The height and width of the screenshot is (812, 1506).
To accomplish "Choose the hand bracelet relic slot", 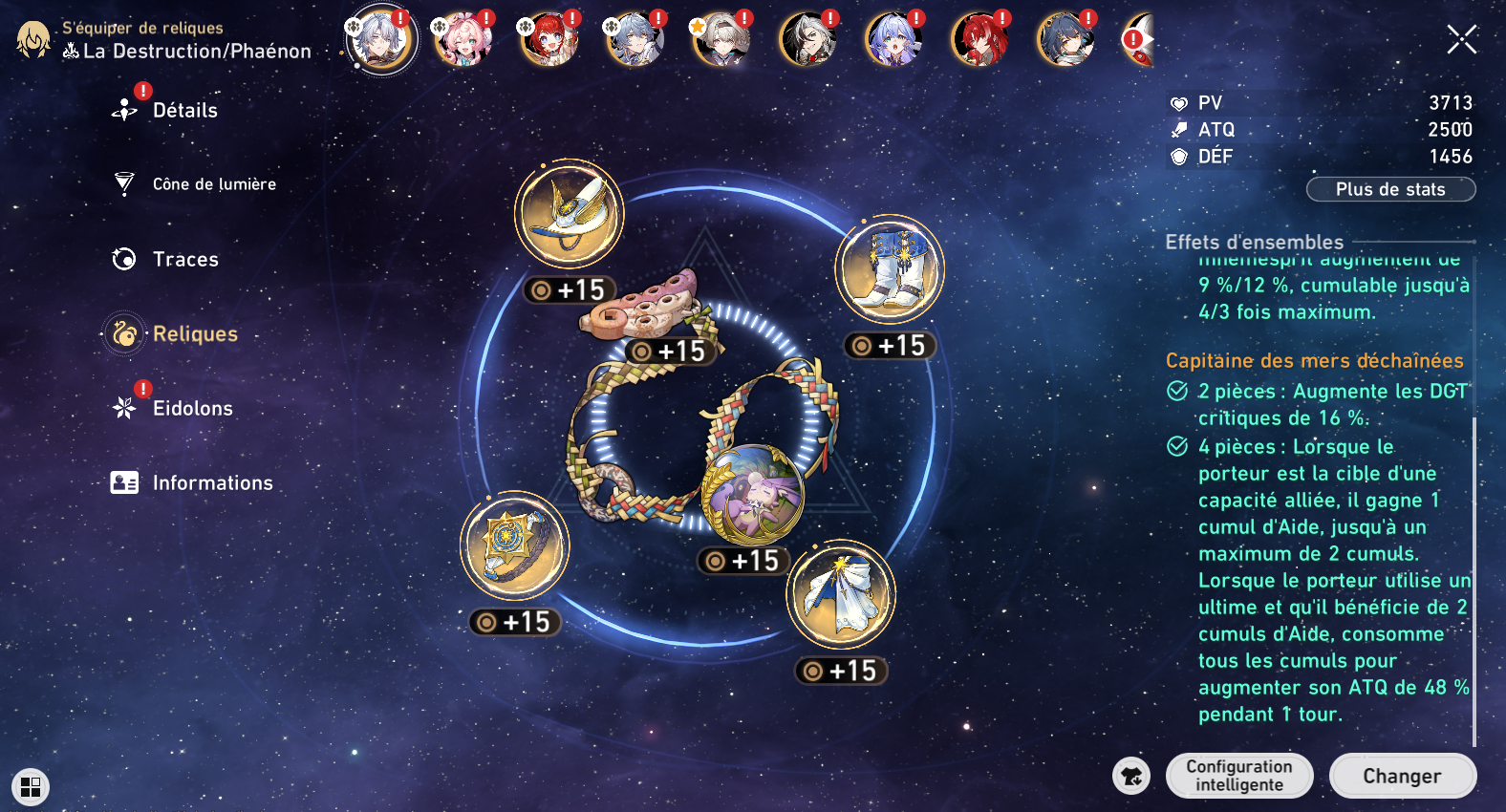I will coord(515,545).
